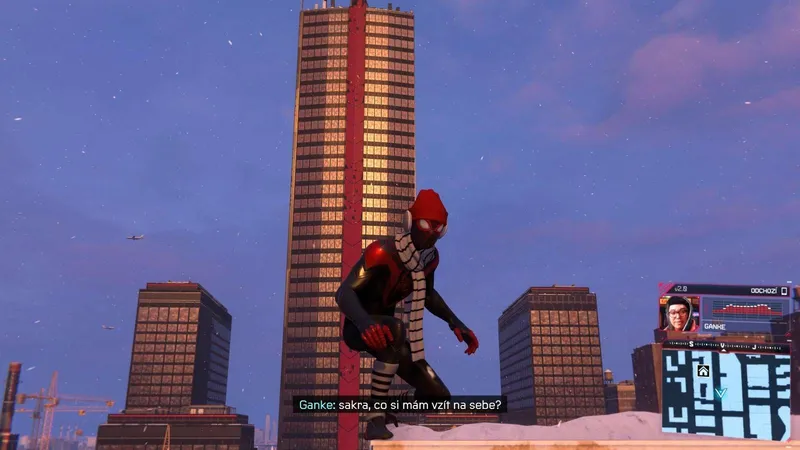Viewport: 800px width, 450px height.
Task: Select the home marker on the minimap
Action: point(703,371)
